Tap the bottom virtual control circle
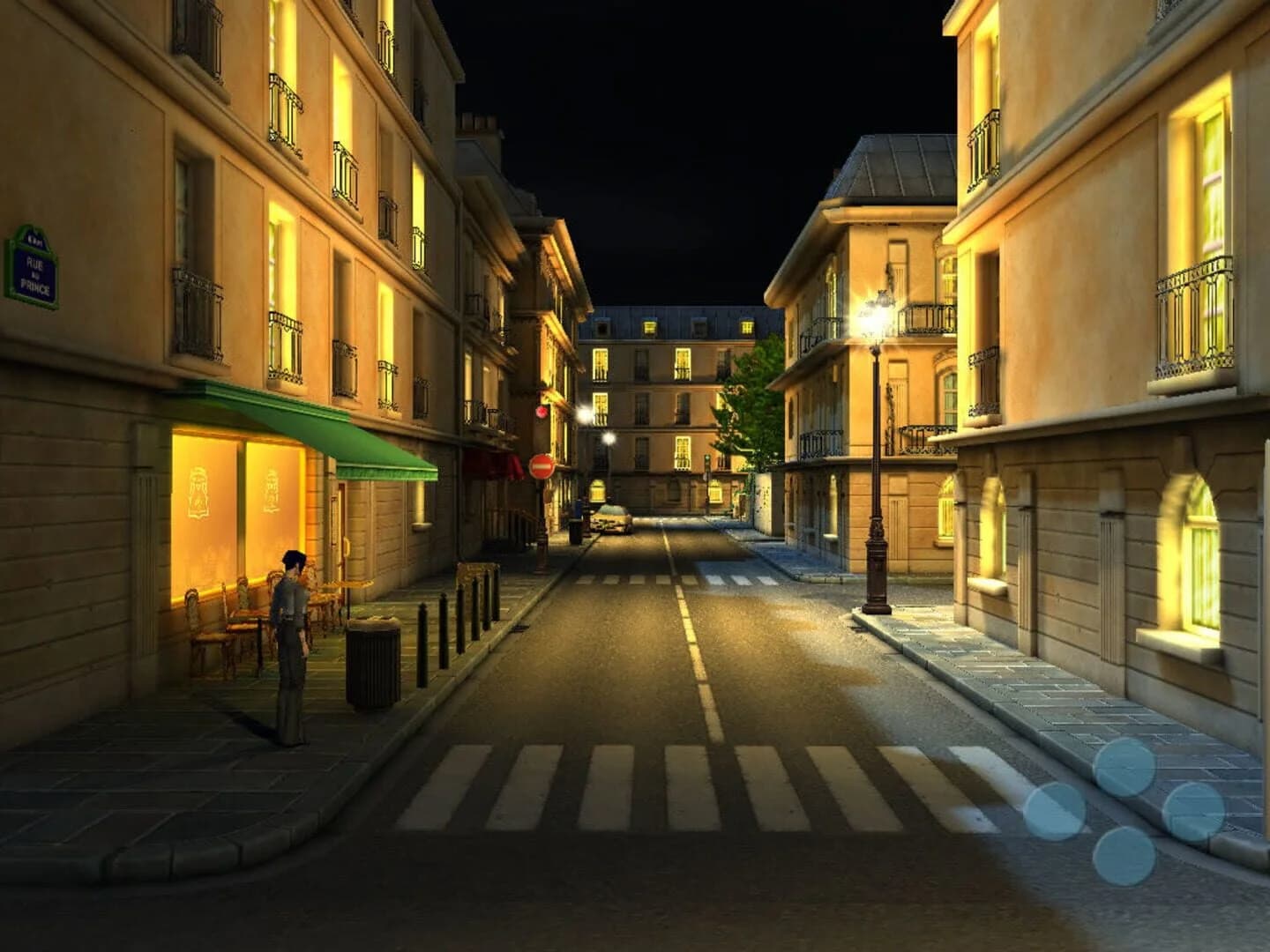Viewport: 1270px width, 952px height. coord(1124,858)
